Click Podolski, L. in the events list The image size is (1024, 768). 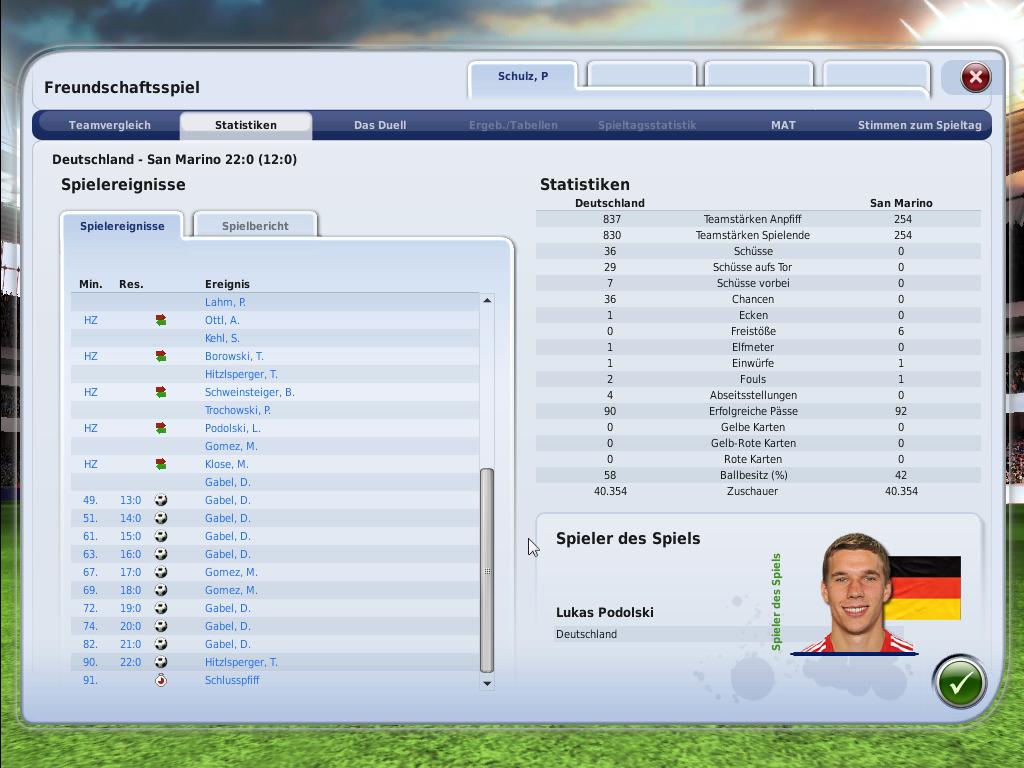[232, 428]
